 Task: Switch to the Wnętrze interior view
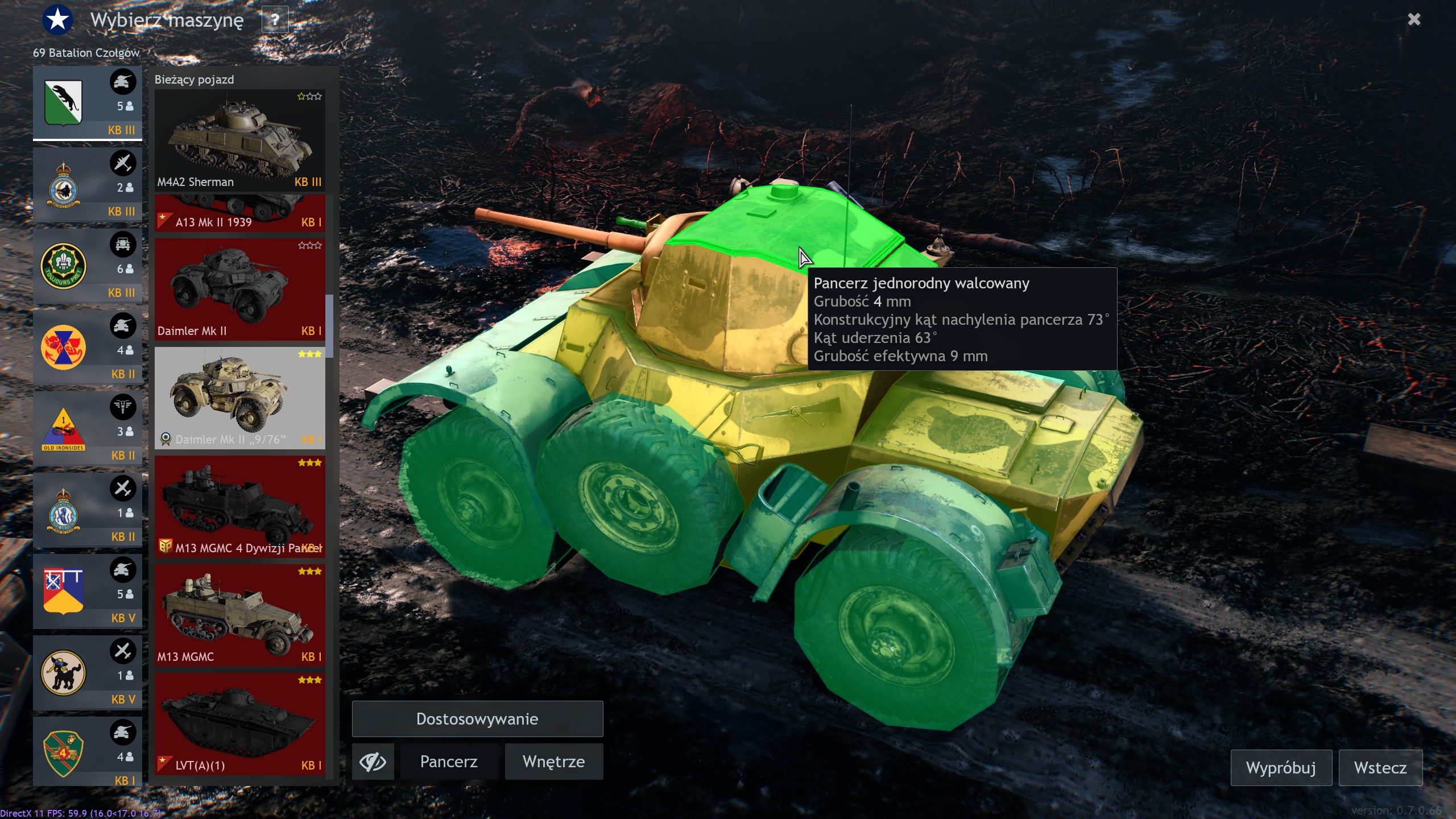pyautogui.click(x=553, y=762)
